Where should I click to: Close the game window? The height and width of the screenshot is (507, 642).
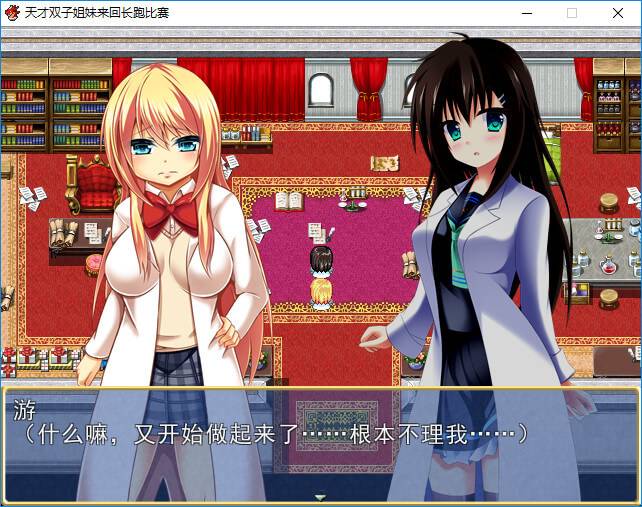(x=618, y=13)
